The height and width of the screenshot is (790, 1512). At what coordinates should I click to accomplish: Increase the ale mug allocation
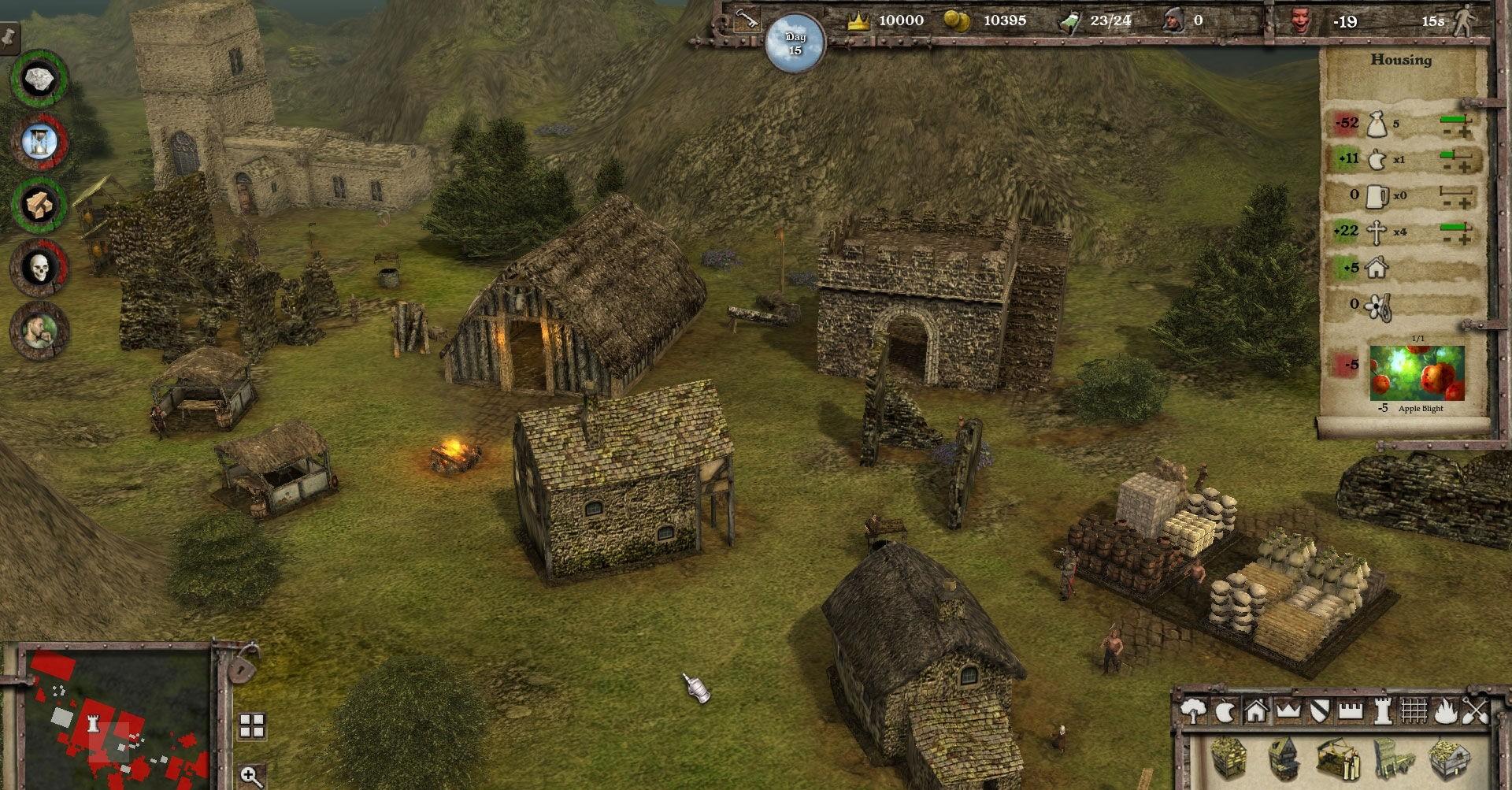point(1465,204)
